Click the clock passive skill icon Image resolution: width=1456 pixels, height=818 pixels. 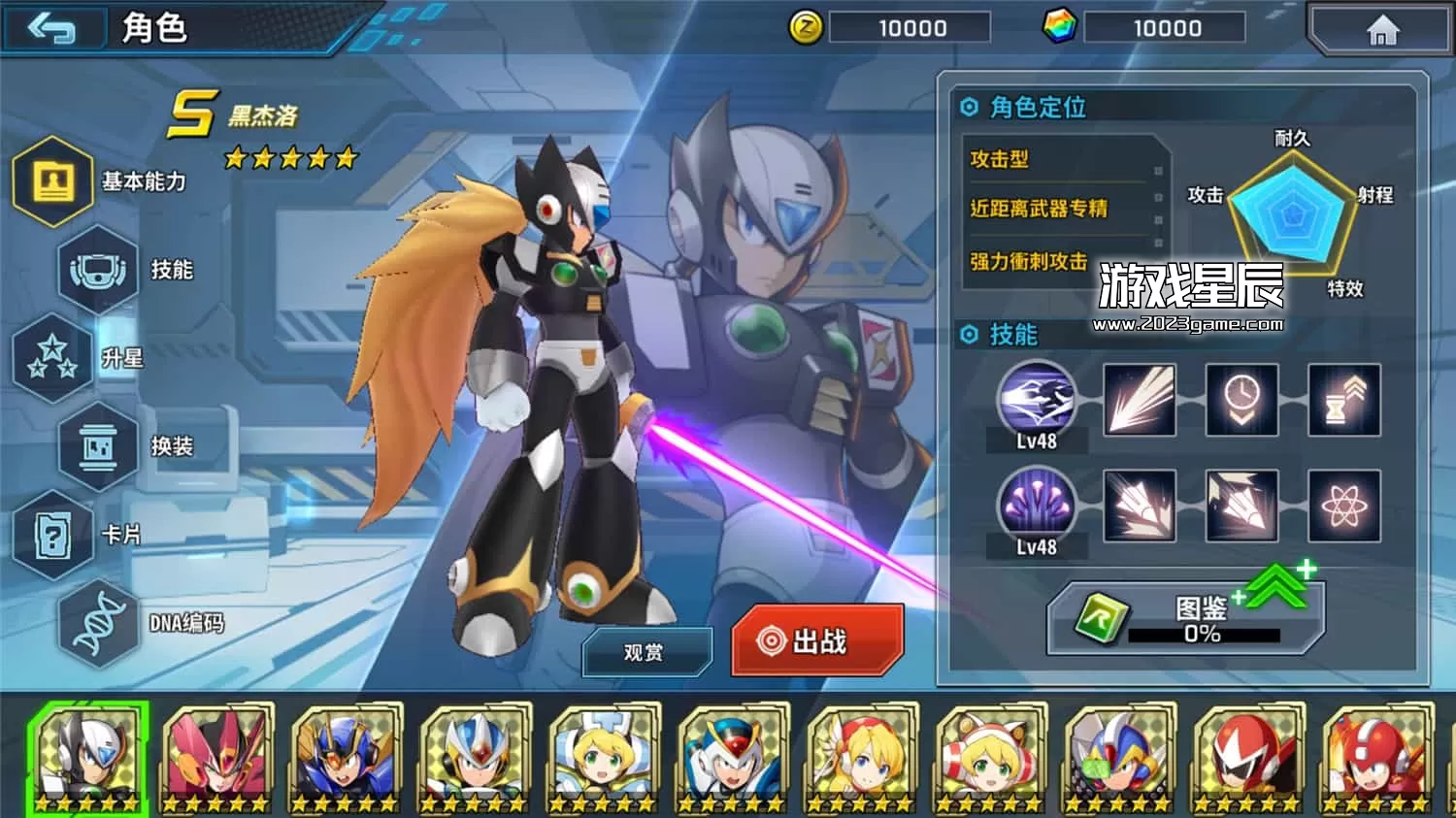(x=1241, y=400)
